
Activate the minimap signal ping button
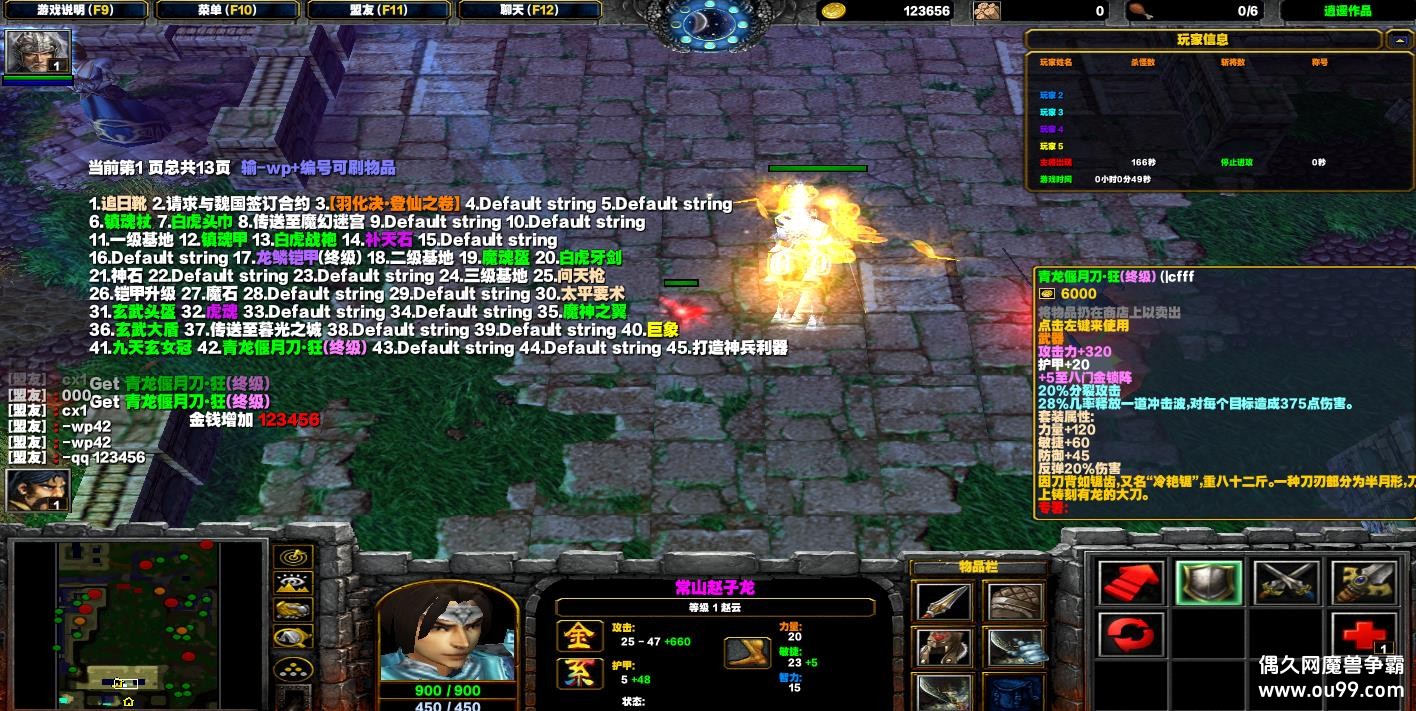(x=293, y=557)
